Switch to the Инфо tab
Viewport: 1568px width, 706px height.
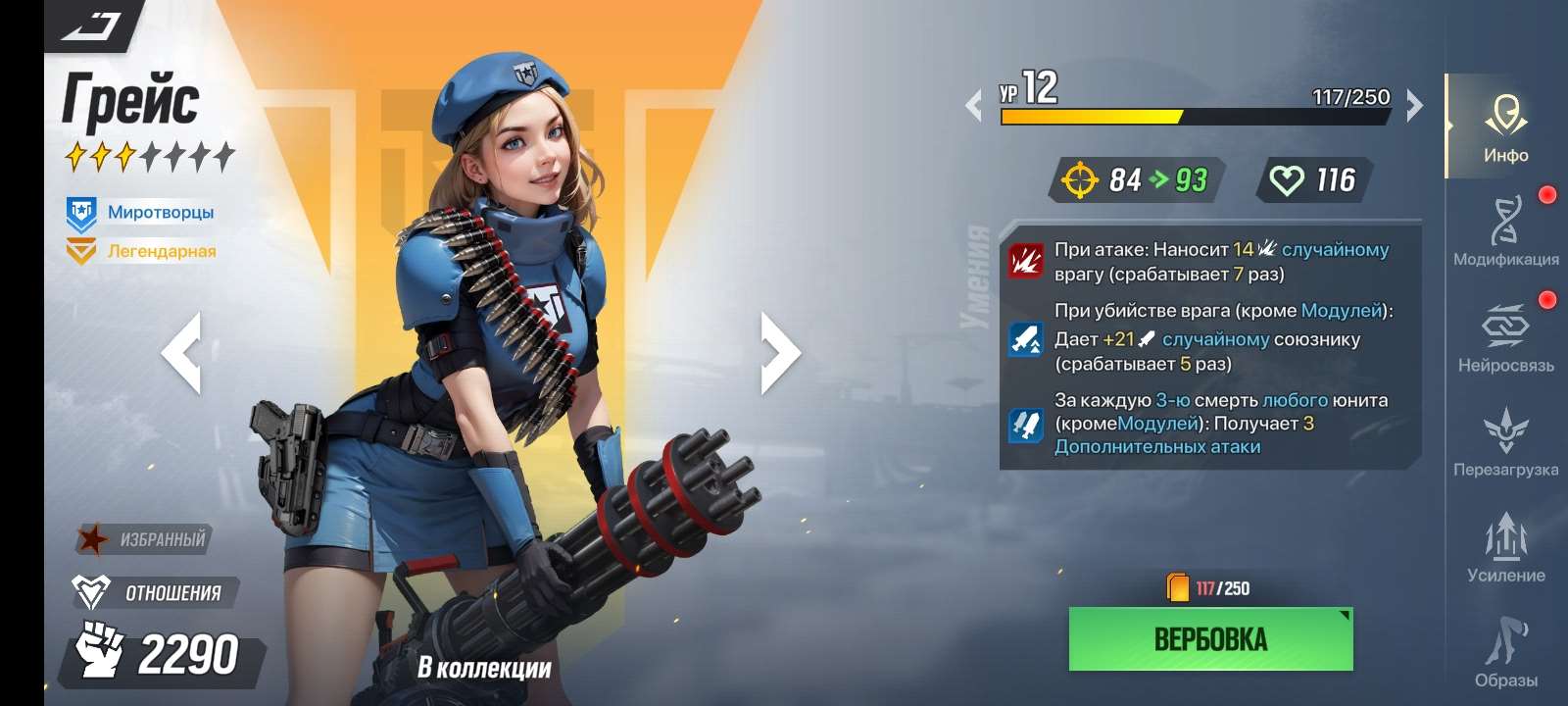tap(1505, 127)
